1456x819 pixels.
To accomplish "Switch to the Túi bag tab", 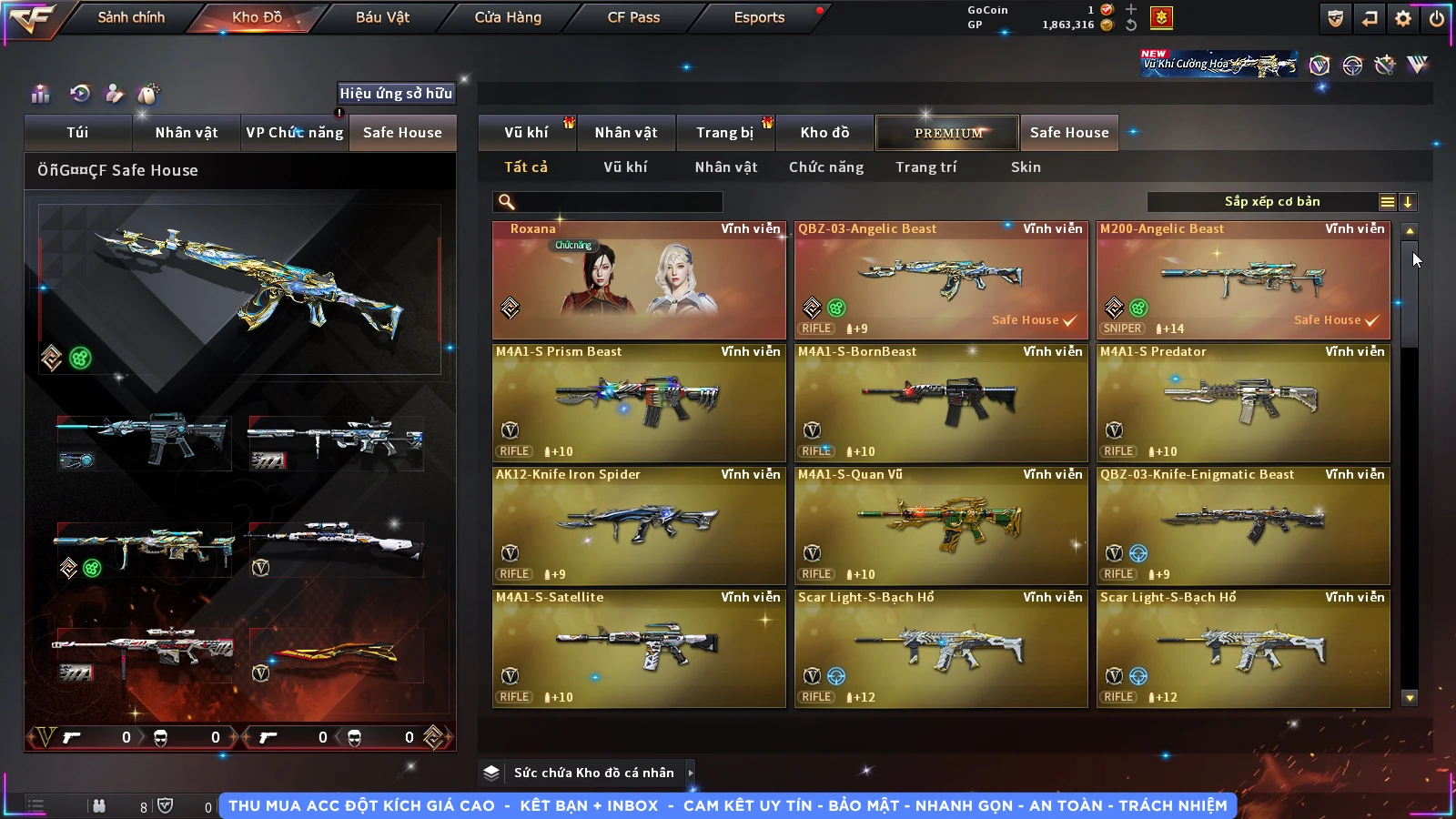I will pos(77,133).
